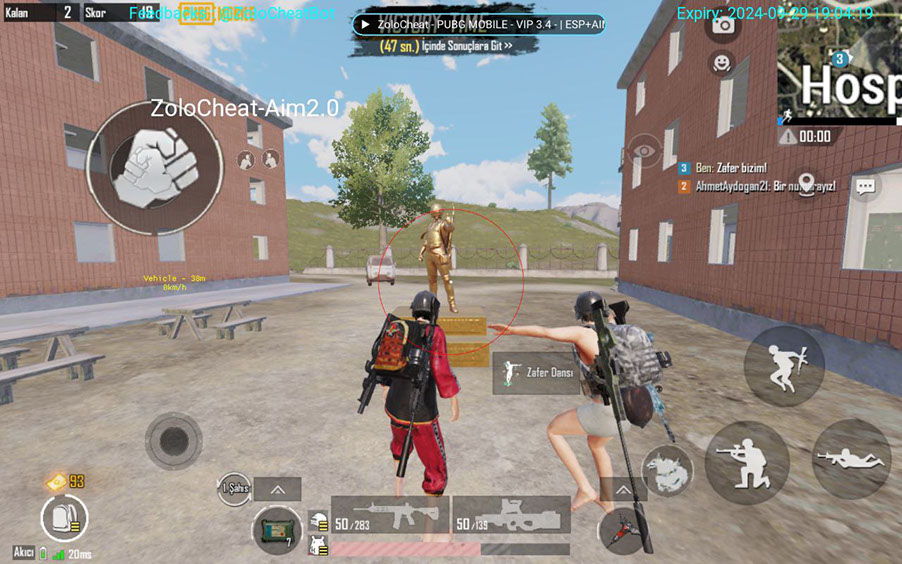Expand the healing items list arrow

coord(277,489)
